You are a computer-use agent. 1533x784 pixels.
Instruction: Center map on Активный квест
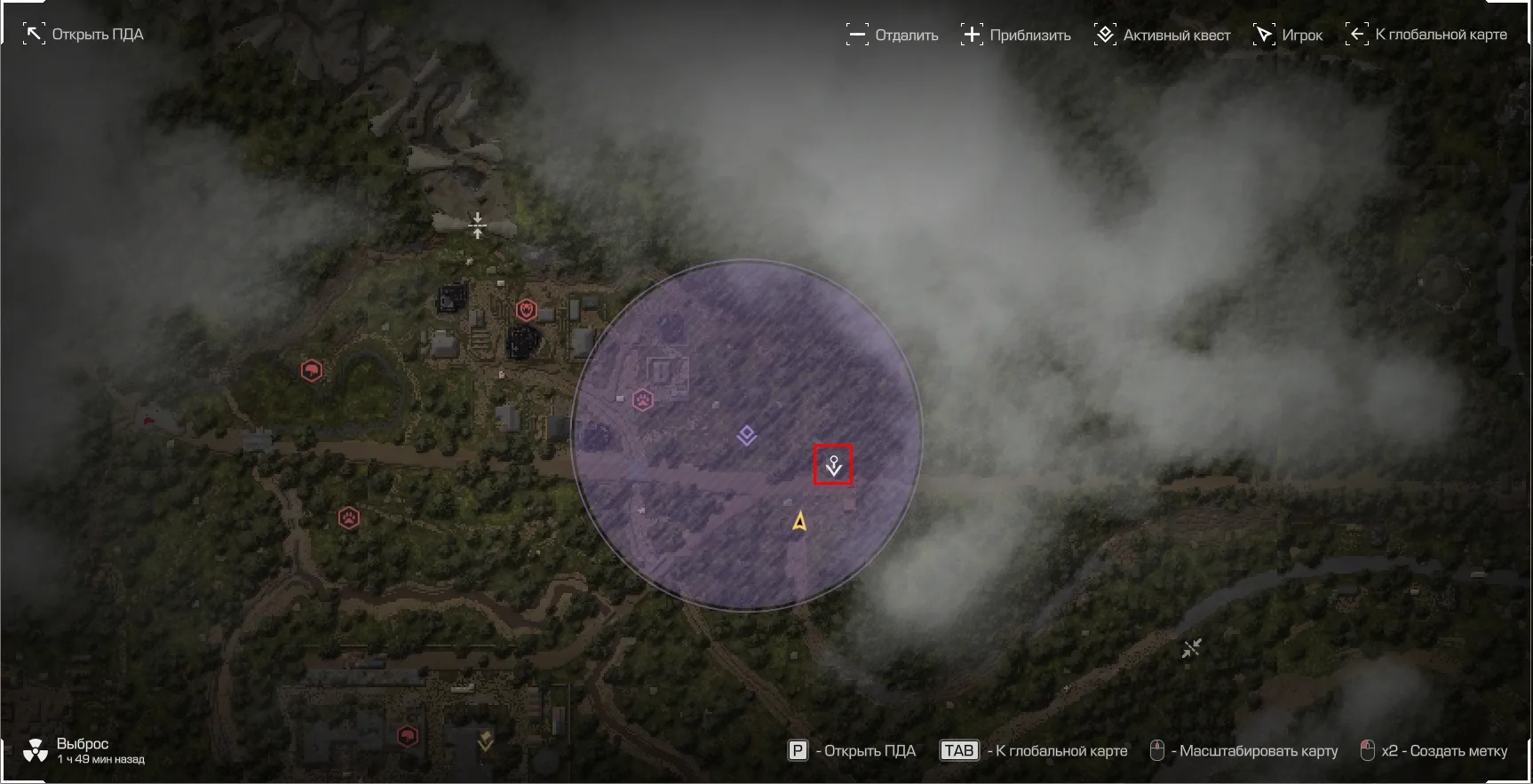[x=1163, y=36]
